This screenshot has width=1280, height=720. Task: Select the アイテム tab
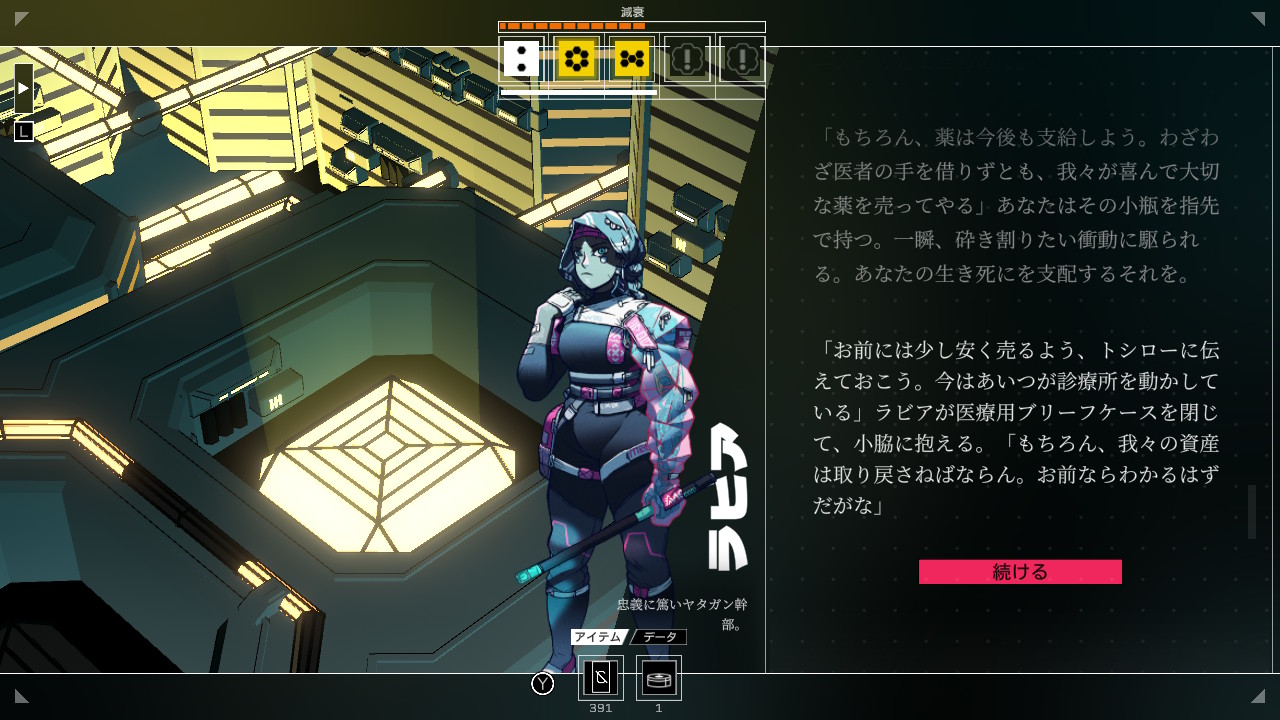[x=597, y=636]
